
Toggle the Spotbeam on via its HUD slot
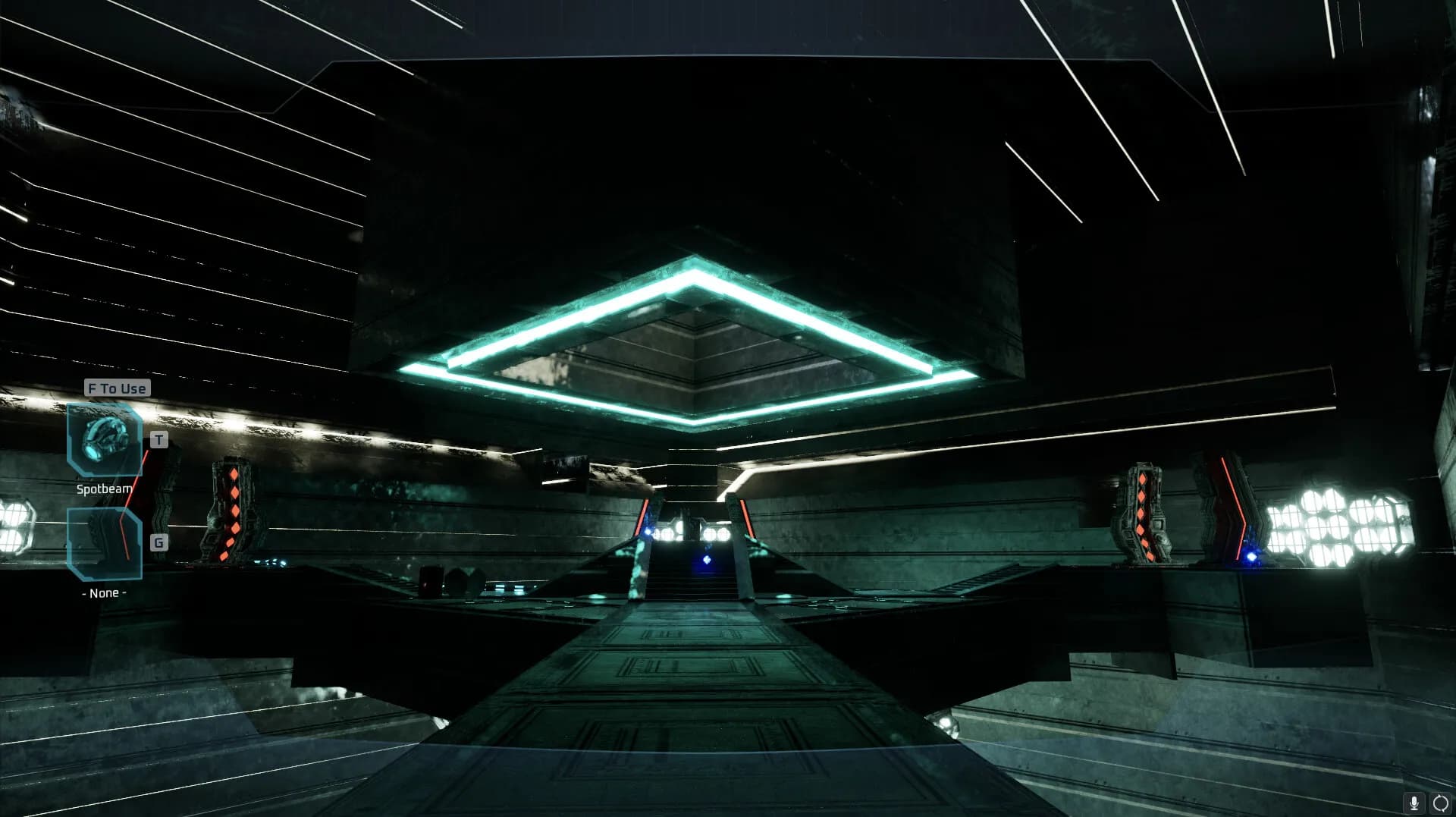coord(104,440)
